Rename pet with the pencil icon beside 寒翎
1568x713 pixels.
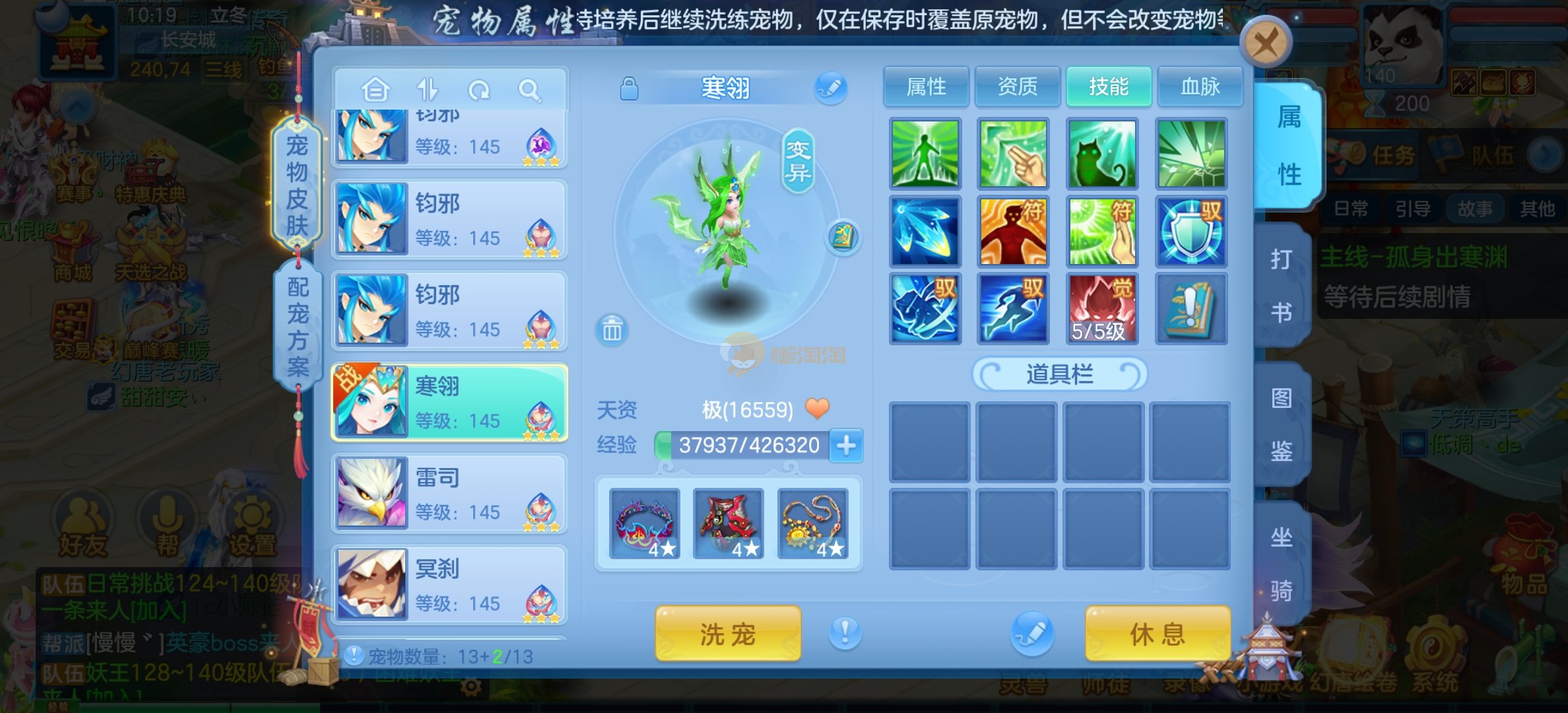[830, 88]
